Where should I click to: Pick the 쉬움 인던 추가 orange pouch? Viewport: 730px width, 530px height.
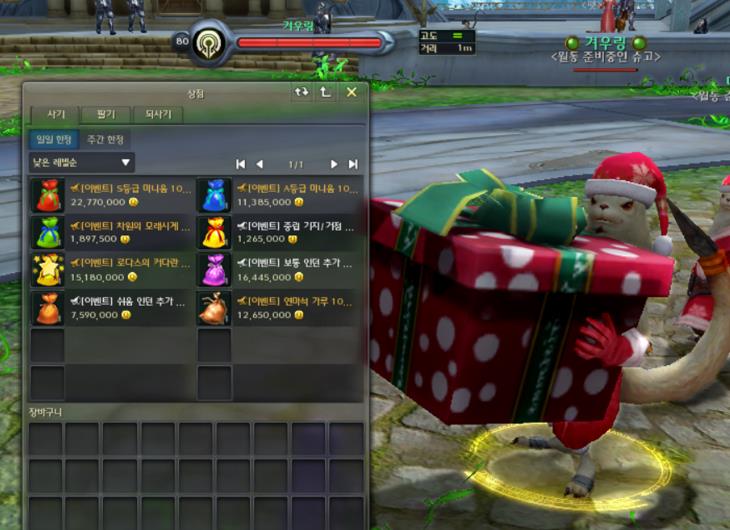(48, 307)
